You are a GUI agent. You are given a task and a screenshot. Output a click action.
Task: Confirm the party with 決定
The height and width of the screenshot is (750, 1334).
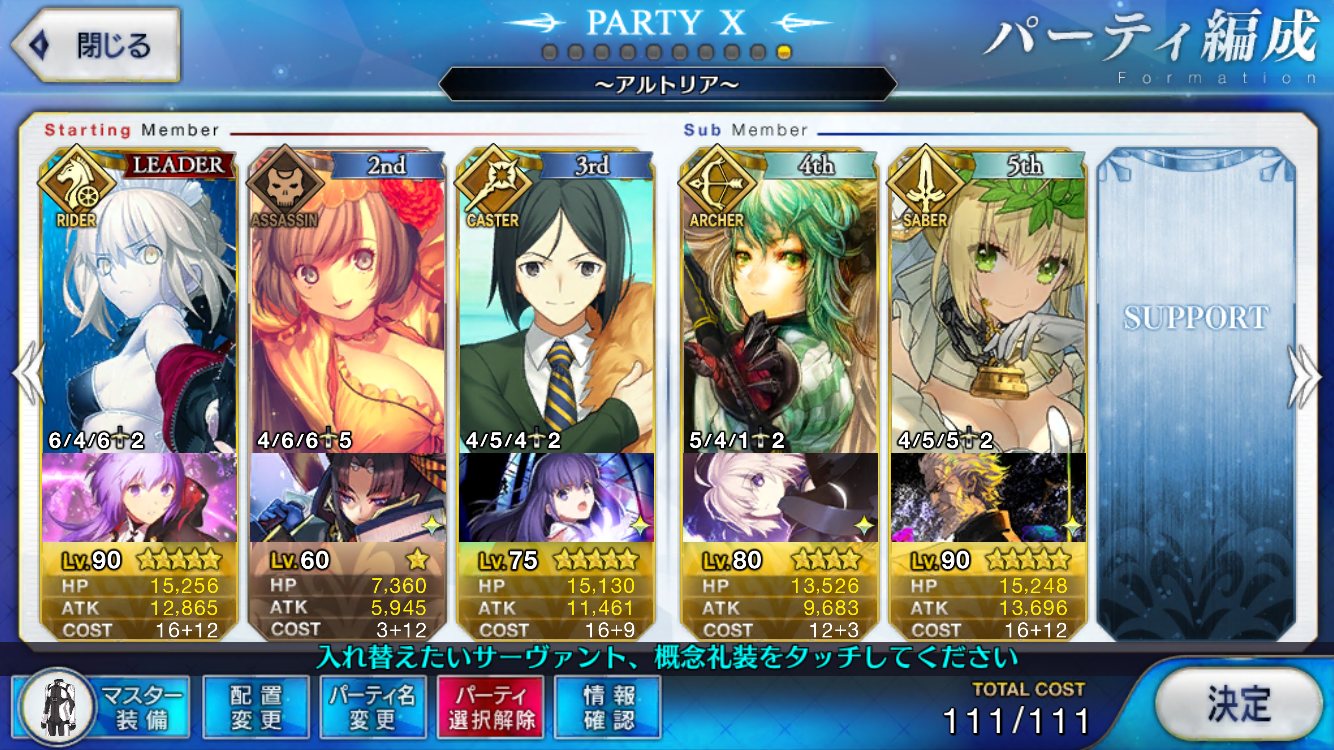(1237, 705)
